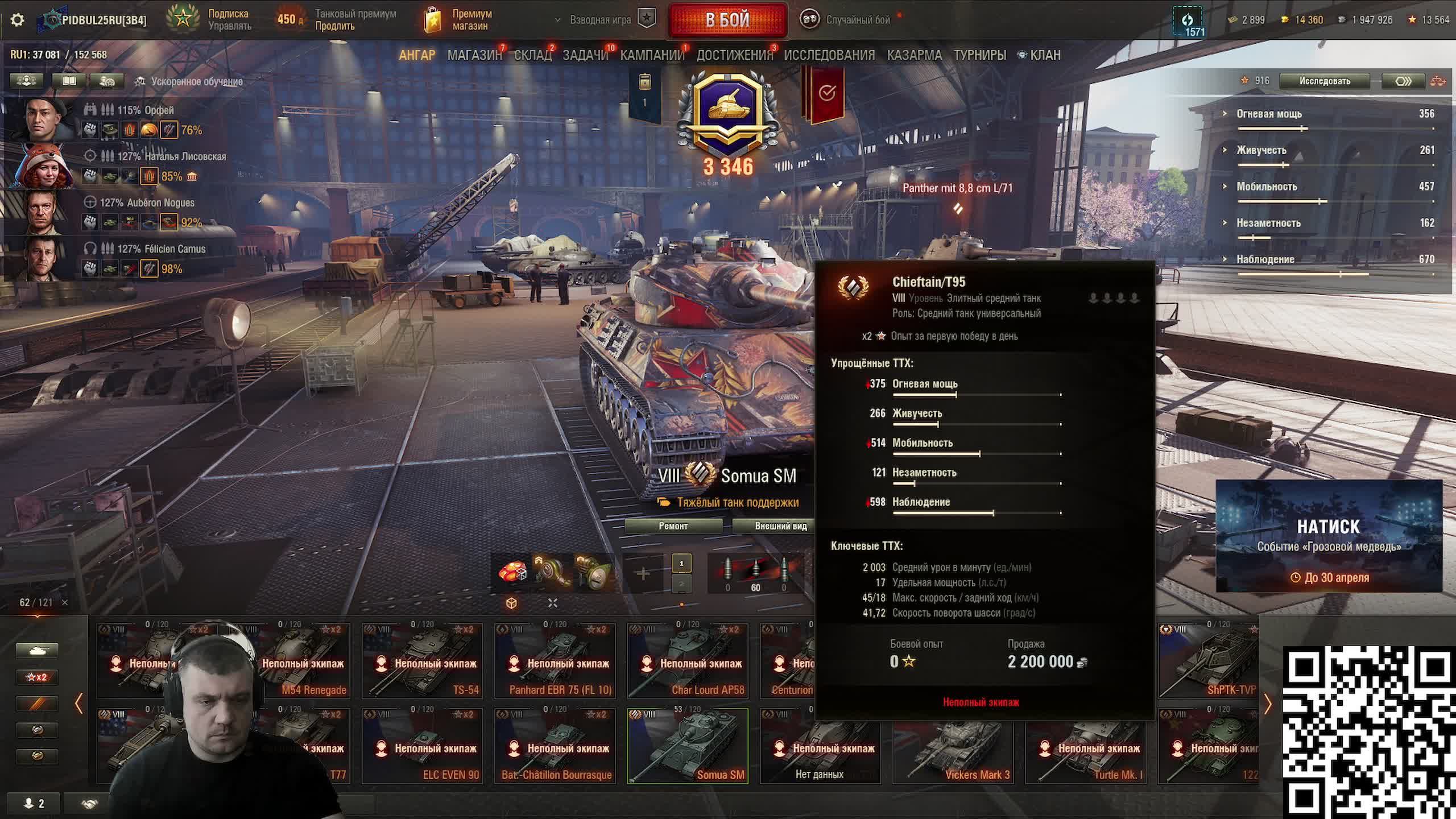Select the ELC EVEN 90 tank
1456x819 pixels.
(422, 746)
